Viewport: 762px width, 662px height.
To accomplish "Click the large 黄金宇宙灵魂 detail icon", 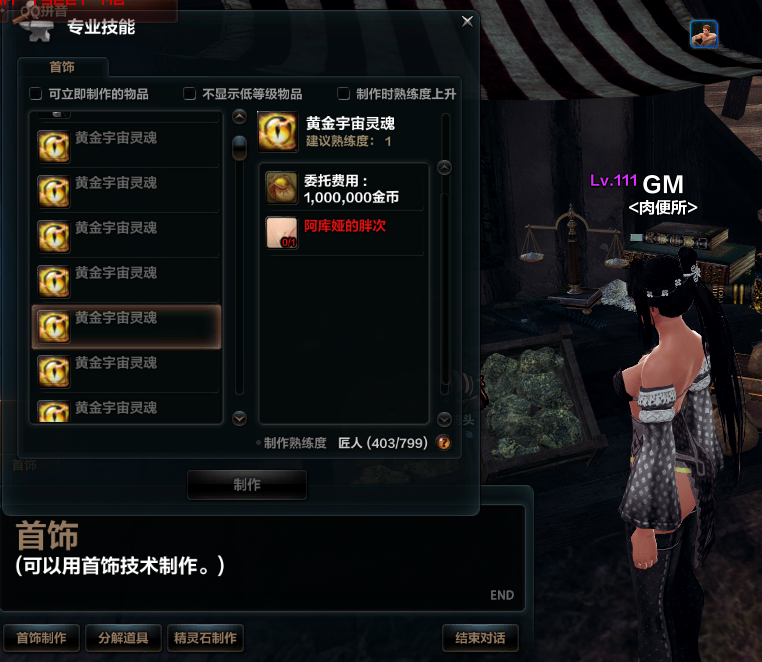I will point(278,132).
